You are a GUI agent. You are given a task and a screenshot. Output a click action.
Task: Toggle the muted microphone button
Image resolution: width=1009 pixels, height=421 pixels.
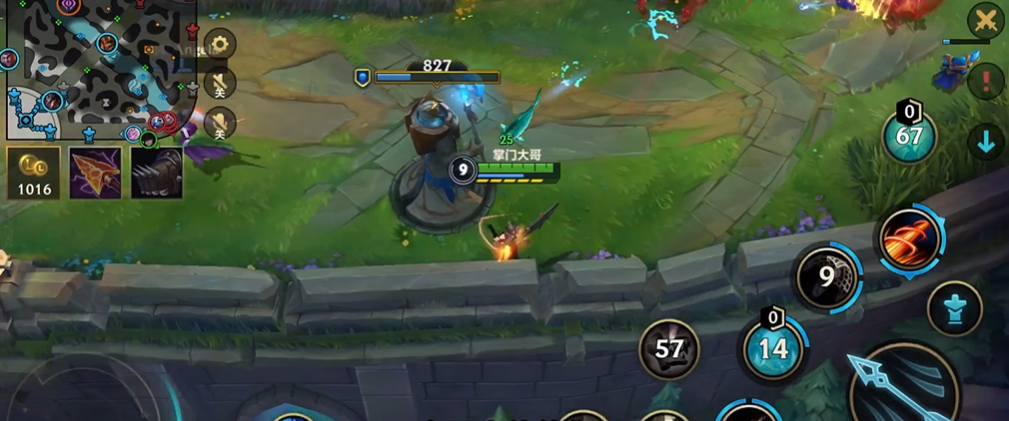coord(219,83)
